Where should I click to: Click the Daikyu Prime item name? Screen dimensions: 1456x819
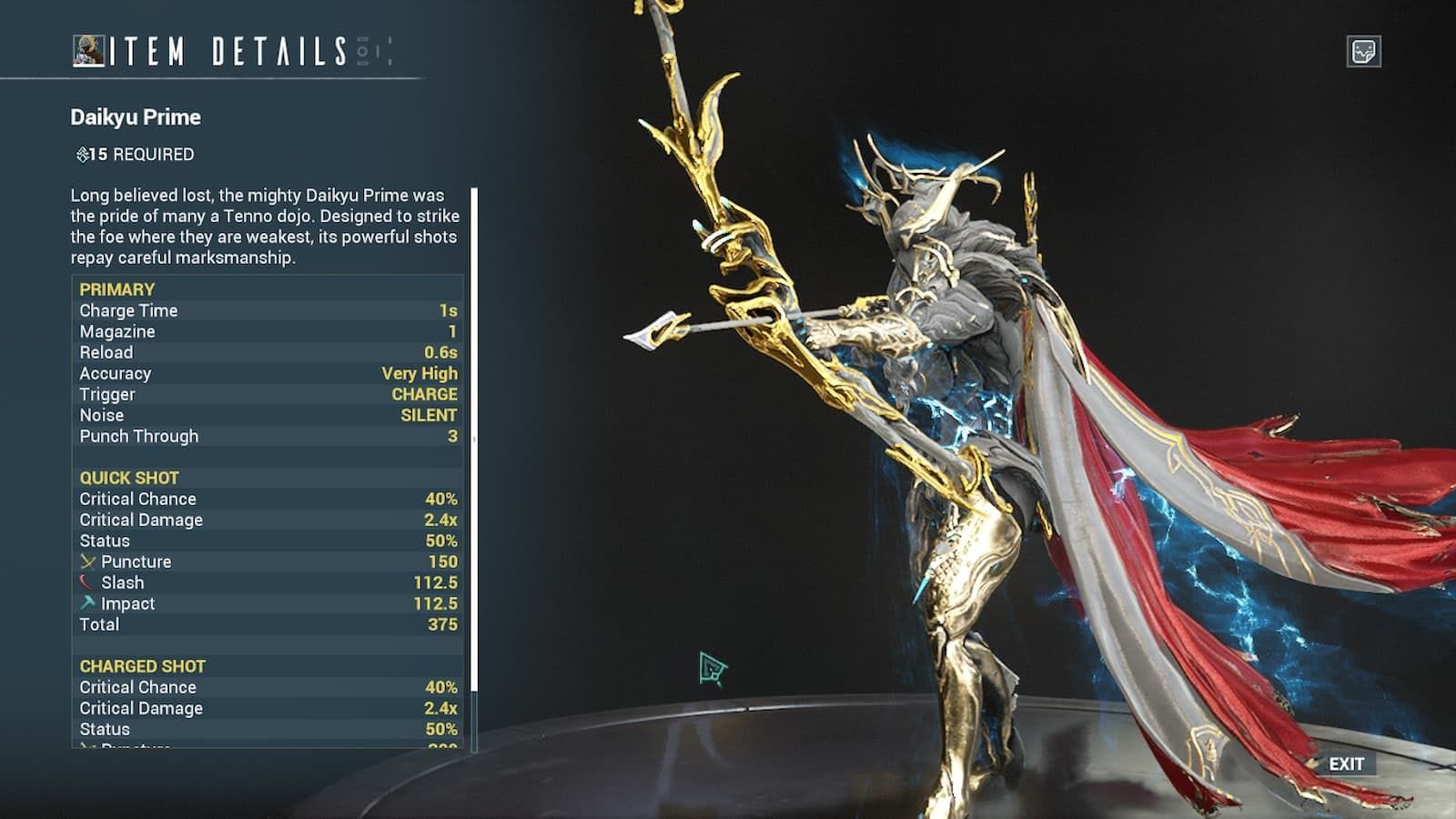[x=135, y=116]
